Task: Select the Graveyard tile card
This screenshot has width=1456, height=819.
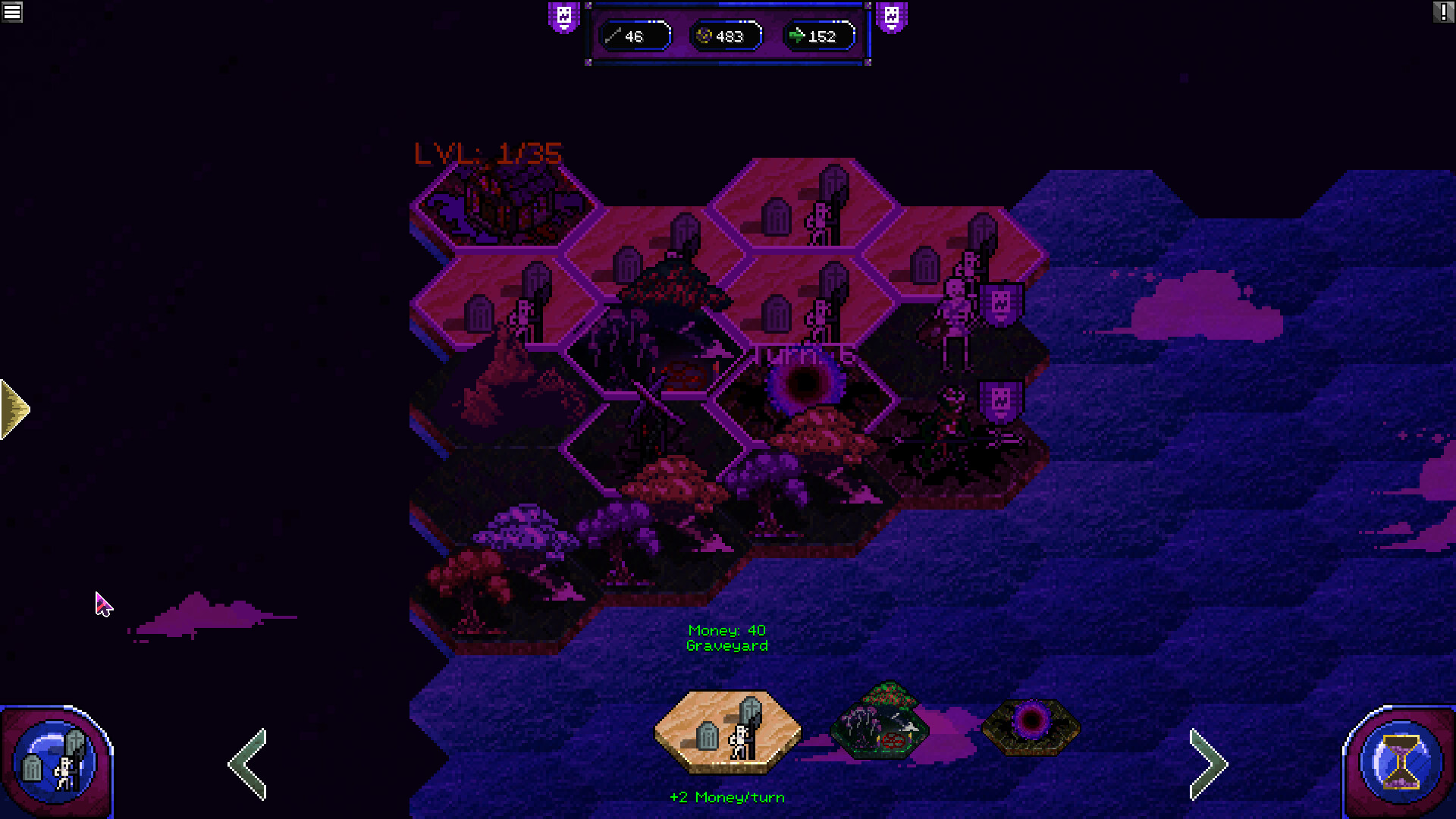Action: pos(727,731)
